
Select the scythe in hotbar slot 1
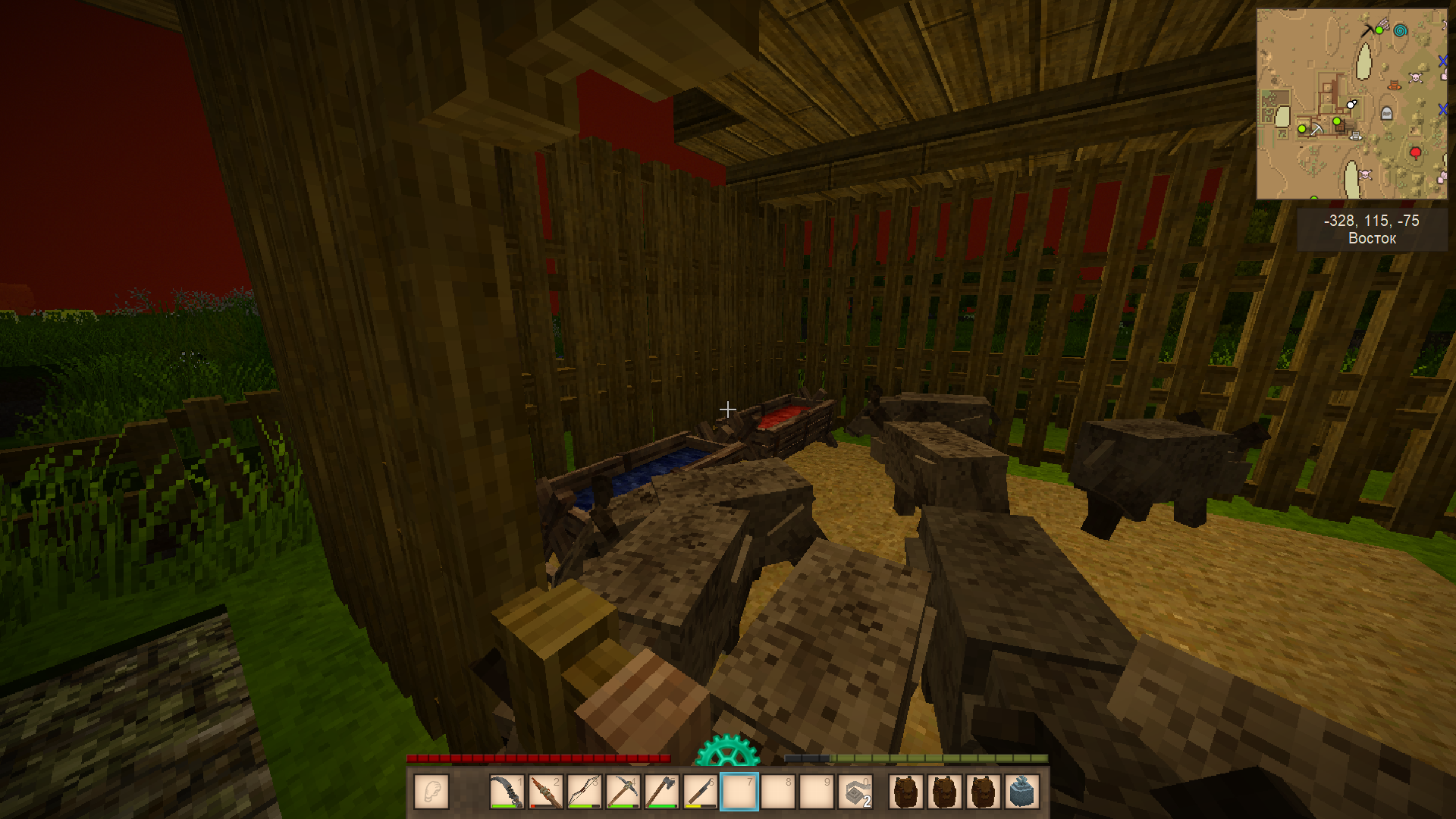click(x=507, y=792)
